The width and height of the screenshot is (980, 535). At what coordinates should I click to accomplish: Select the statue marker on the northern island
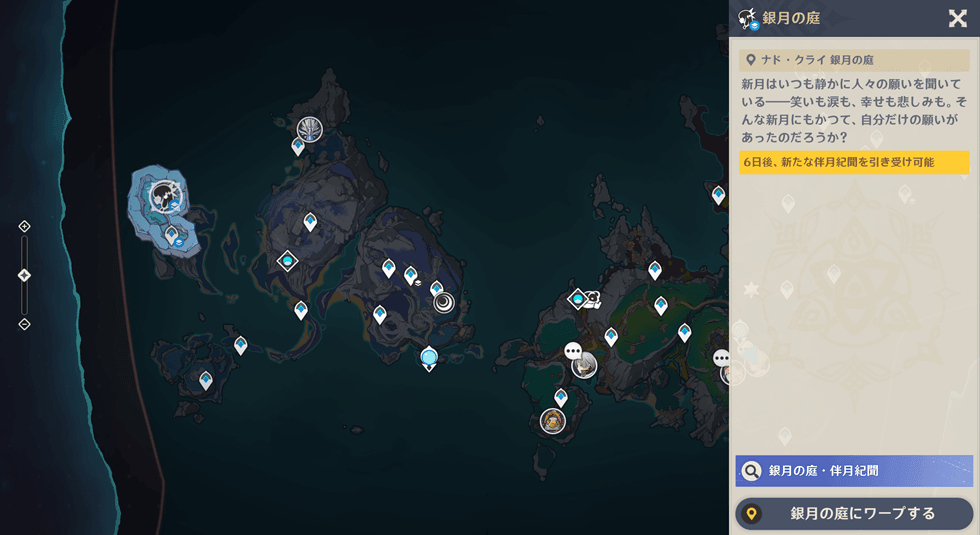(310, 129)
